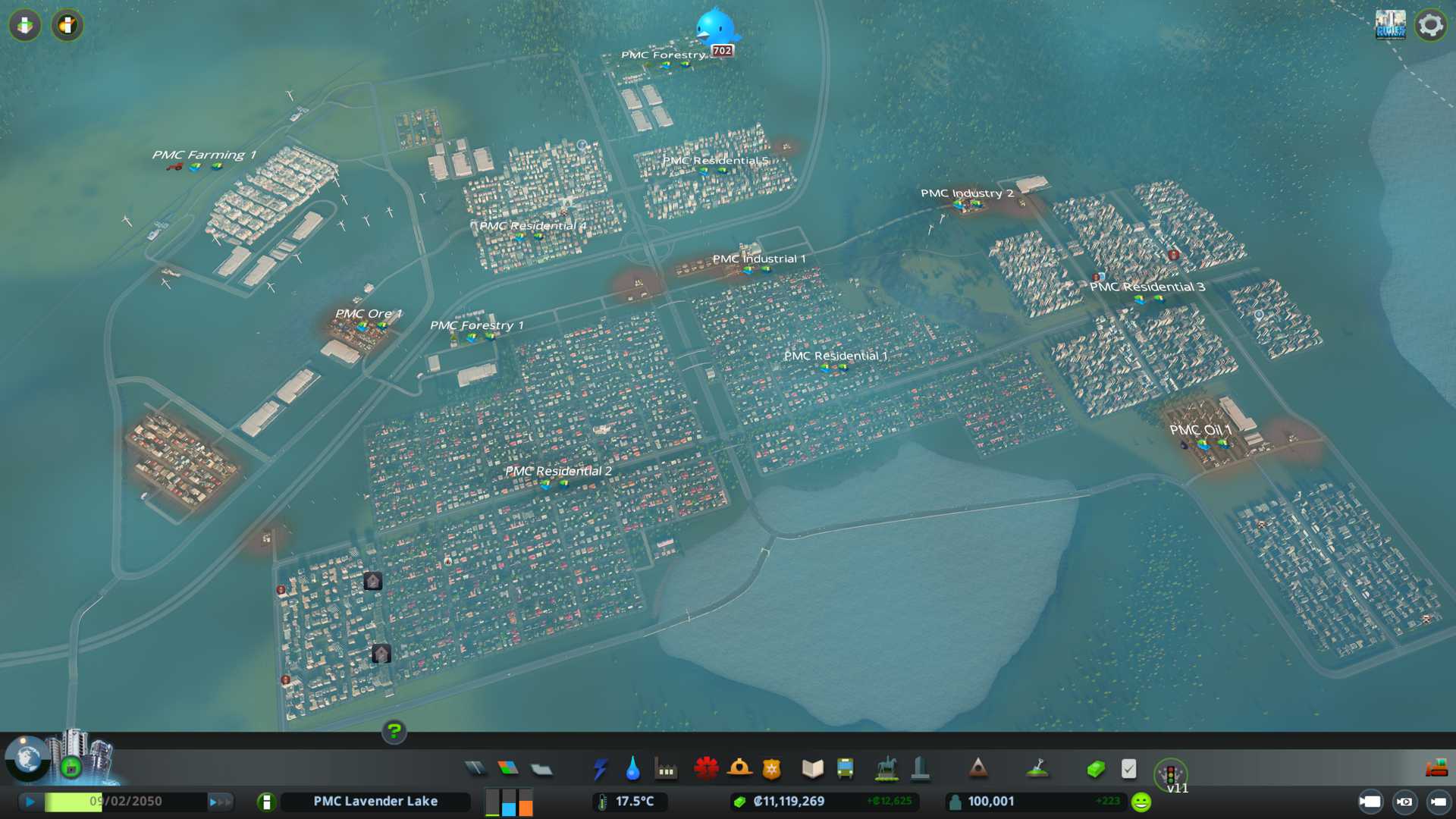
Task: Open the Public Transport bus menu
Action: click(845, 769)
